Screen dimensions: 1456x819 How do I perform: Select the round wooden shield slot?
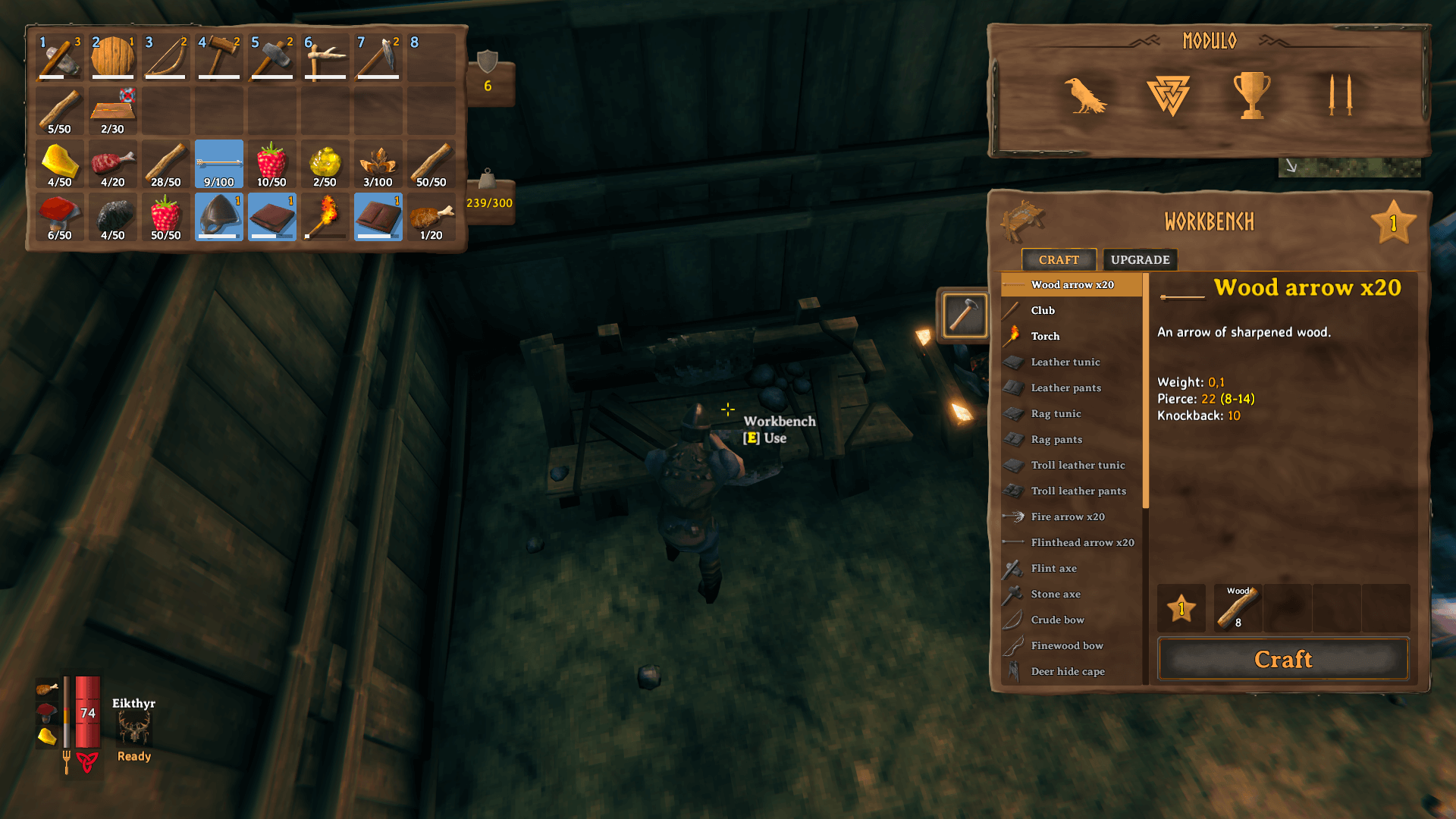113,57
